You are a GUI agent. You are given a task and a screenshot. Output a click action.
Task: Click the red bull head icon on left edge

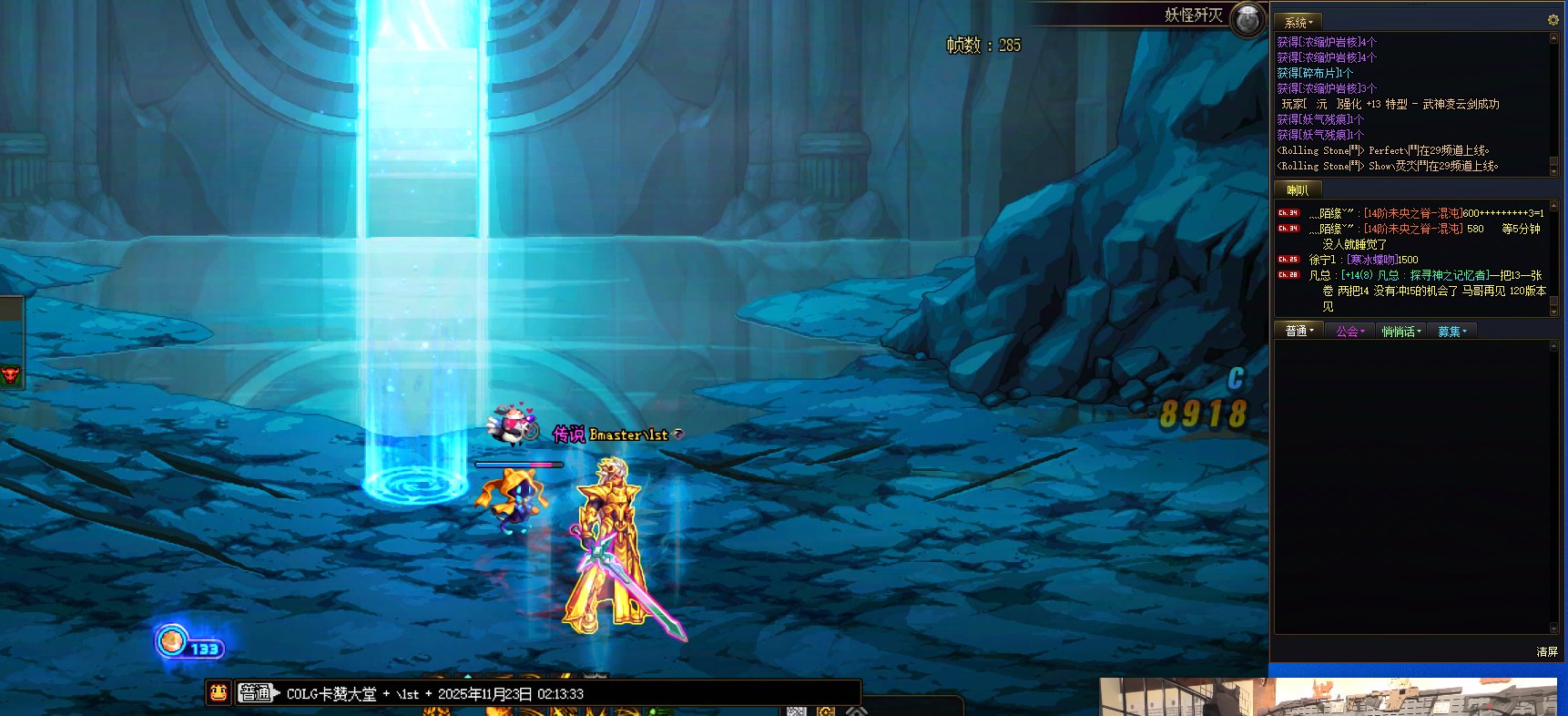pos(10,373)
